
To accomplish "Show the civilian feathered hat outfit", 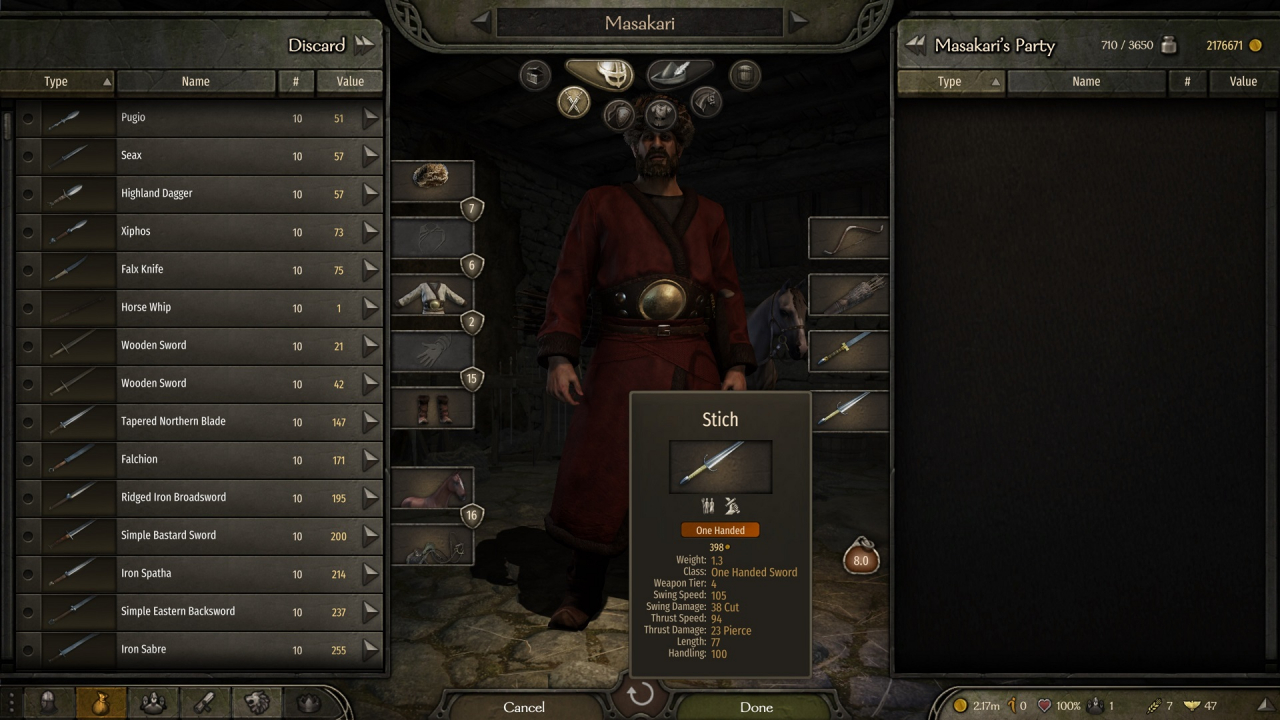I will pos(680,72).
